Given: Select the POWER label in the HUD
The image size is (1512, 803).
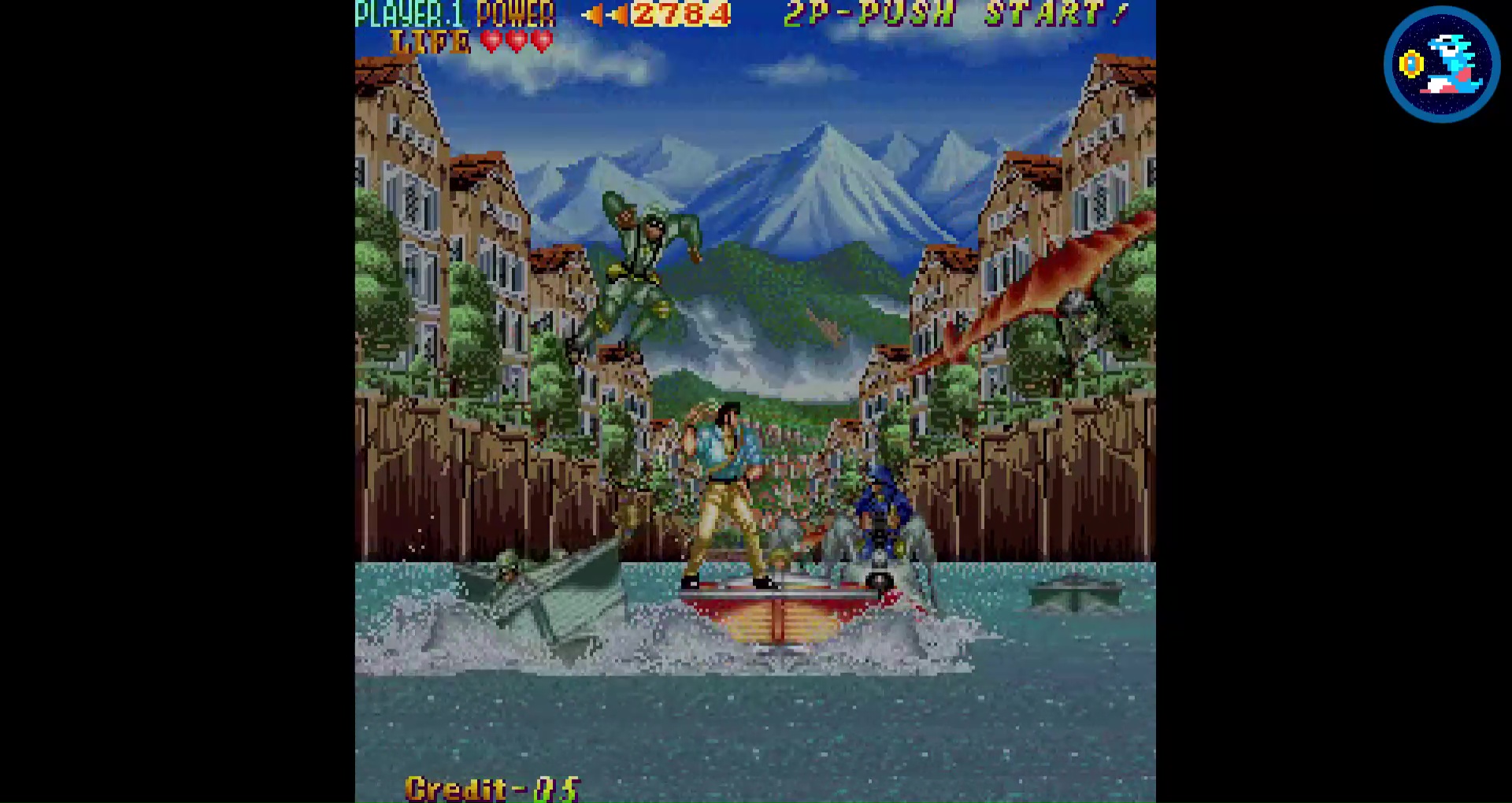Looking at the screenshot, I should (516, 13).
